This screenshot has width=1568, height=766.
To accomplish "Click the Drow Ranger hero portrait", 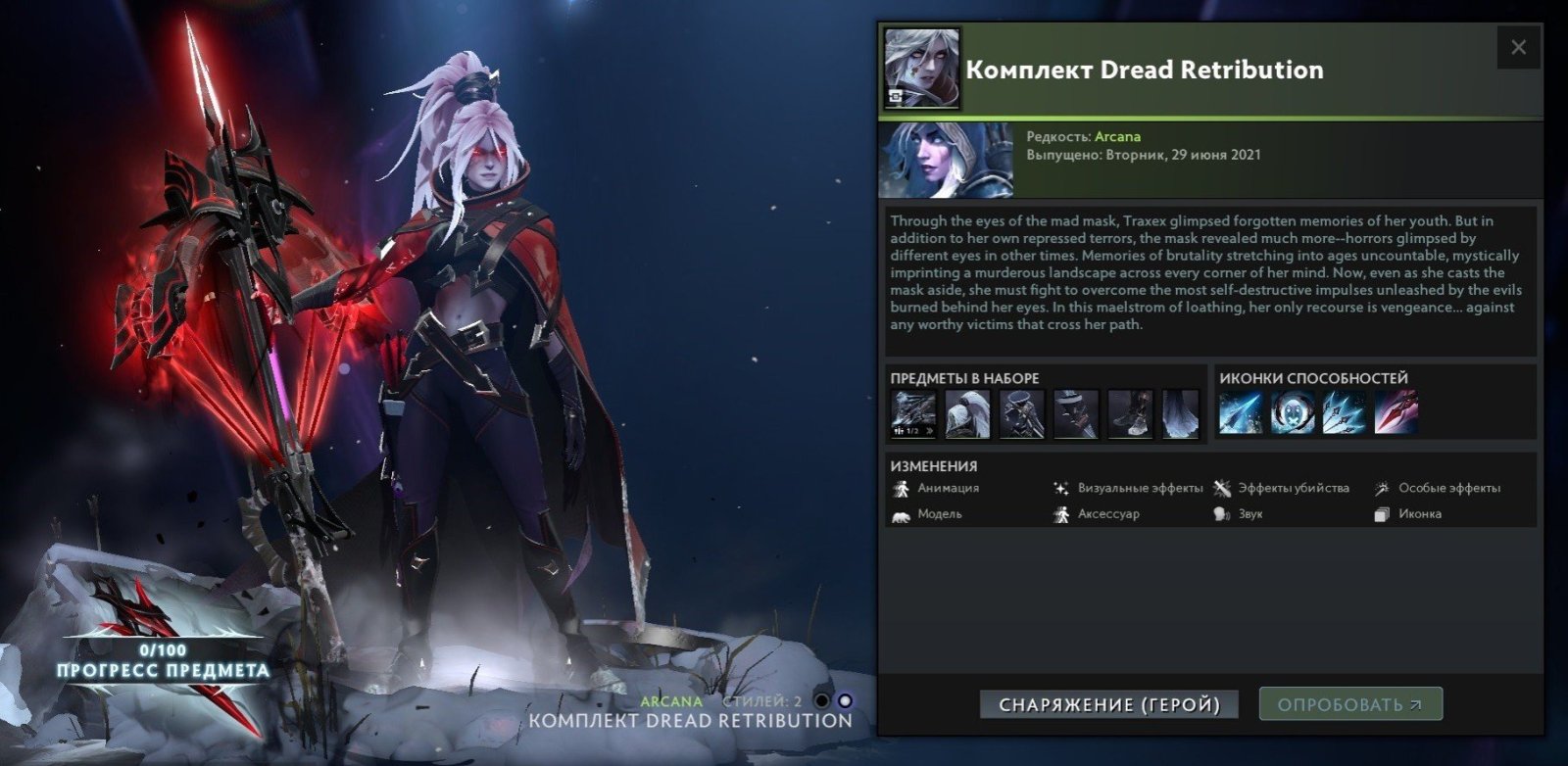I will (947, 160).
